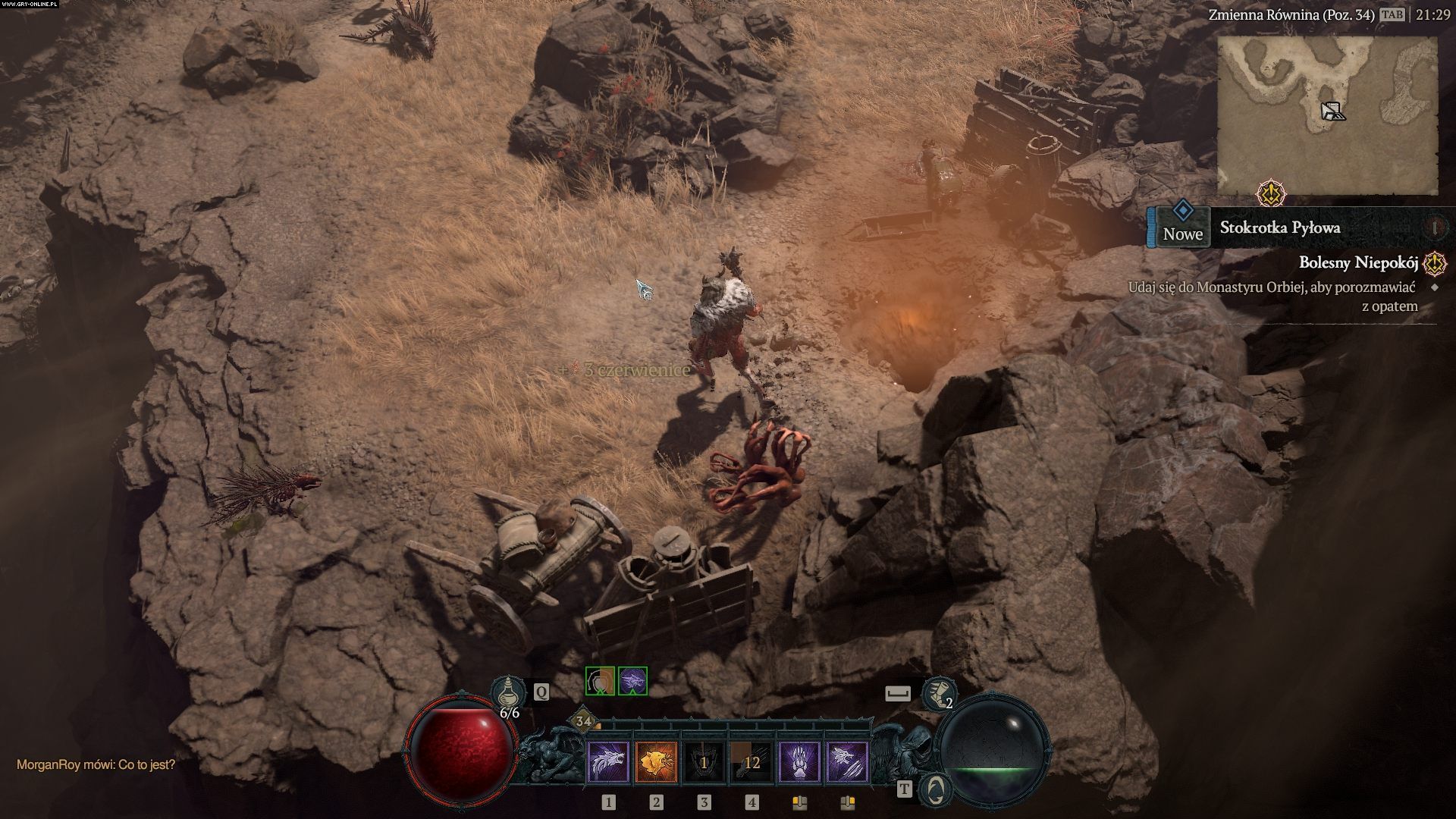This screenshot has width=1456, height=819.
Task: Click the purple wolf buff status icon
Action: (x=632, y=681)
